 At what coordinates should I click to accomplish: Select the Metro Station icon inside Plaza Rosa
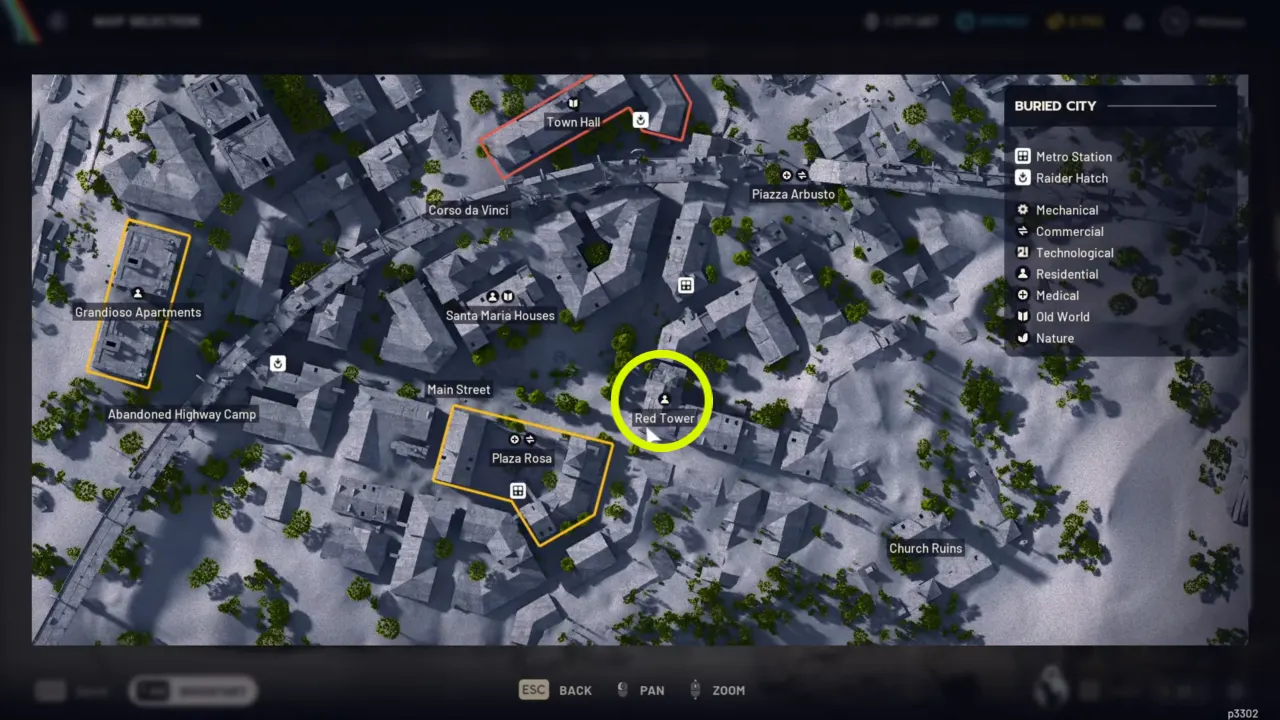tap(518, 490)
